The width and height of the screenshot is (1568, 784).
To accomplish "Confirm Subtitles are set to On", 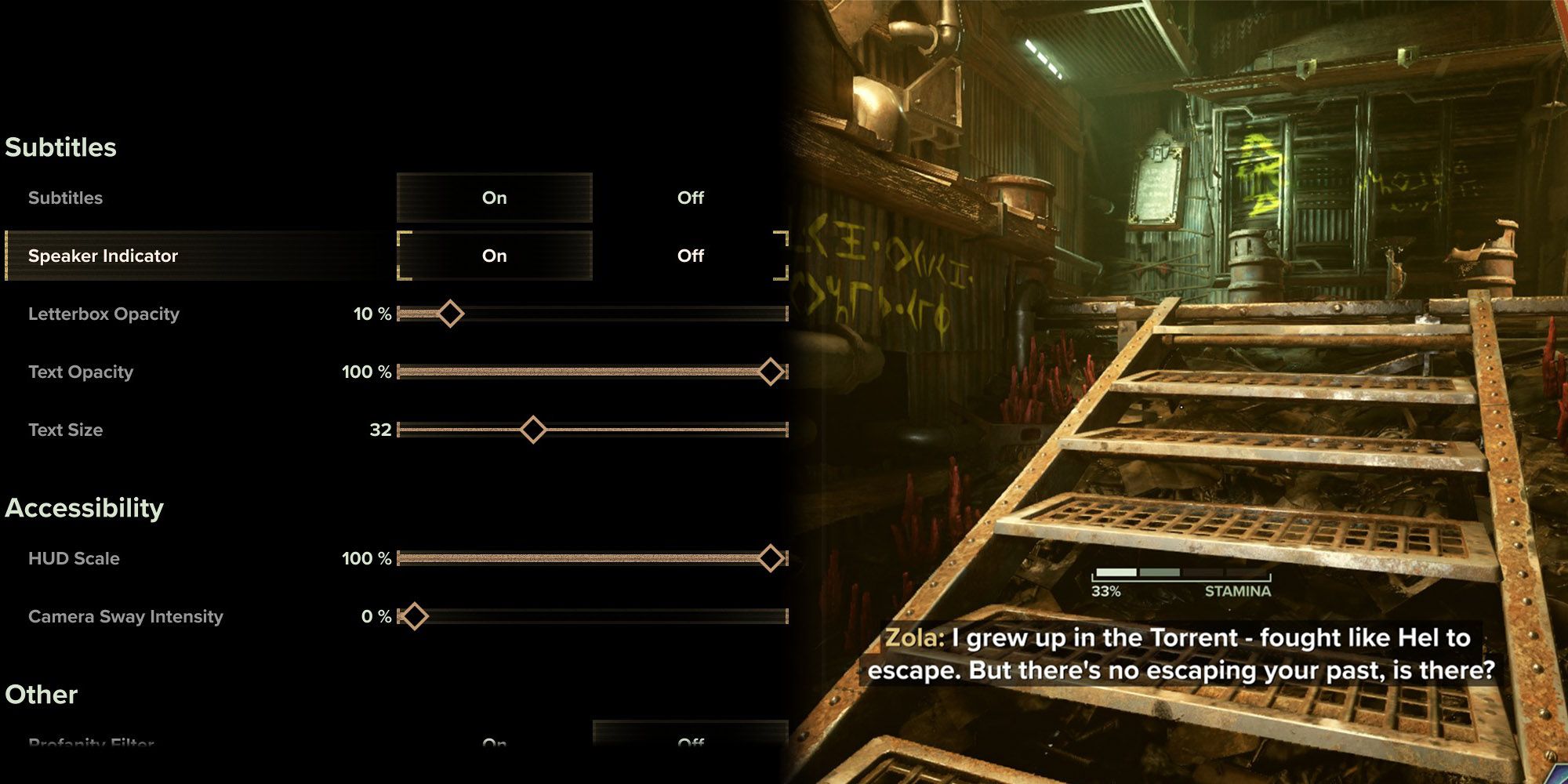I will pos(495,198).
